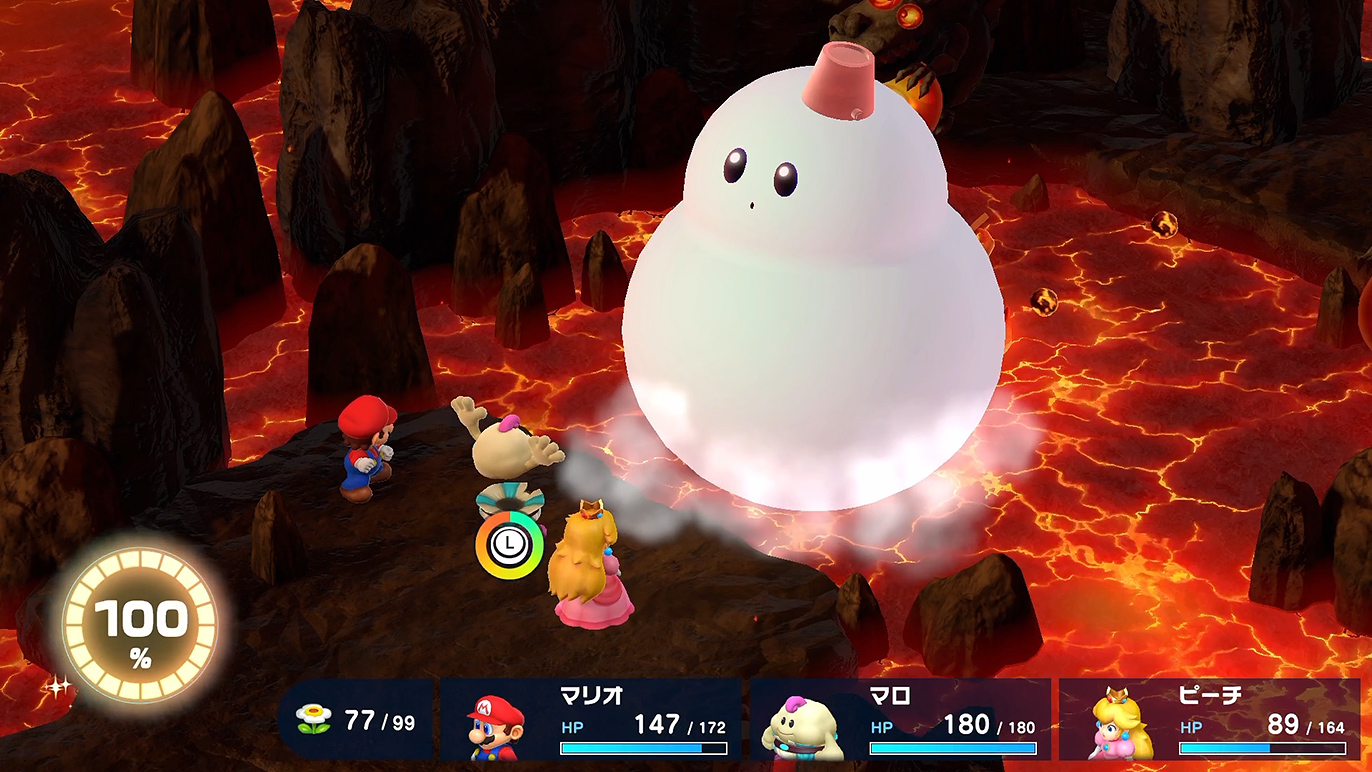Select the rainbow timing ring indicator
The width and height of the screenshot is (1372, 772).
(x=510, y=545)
